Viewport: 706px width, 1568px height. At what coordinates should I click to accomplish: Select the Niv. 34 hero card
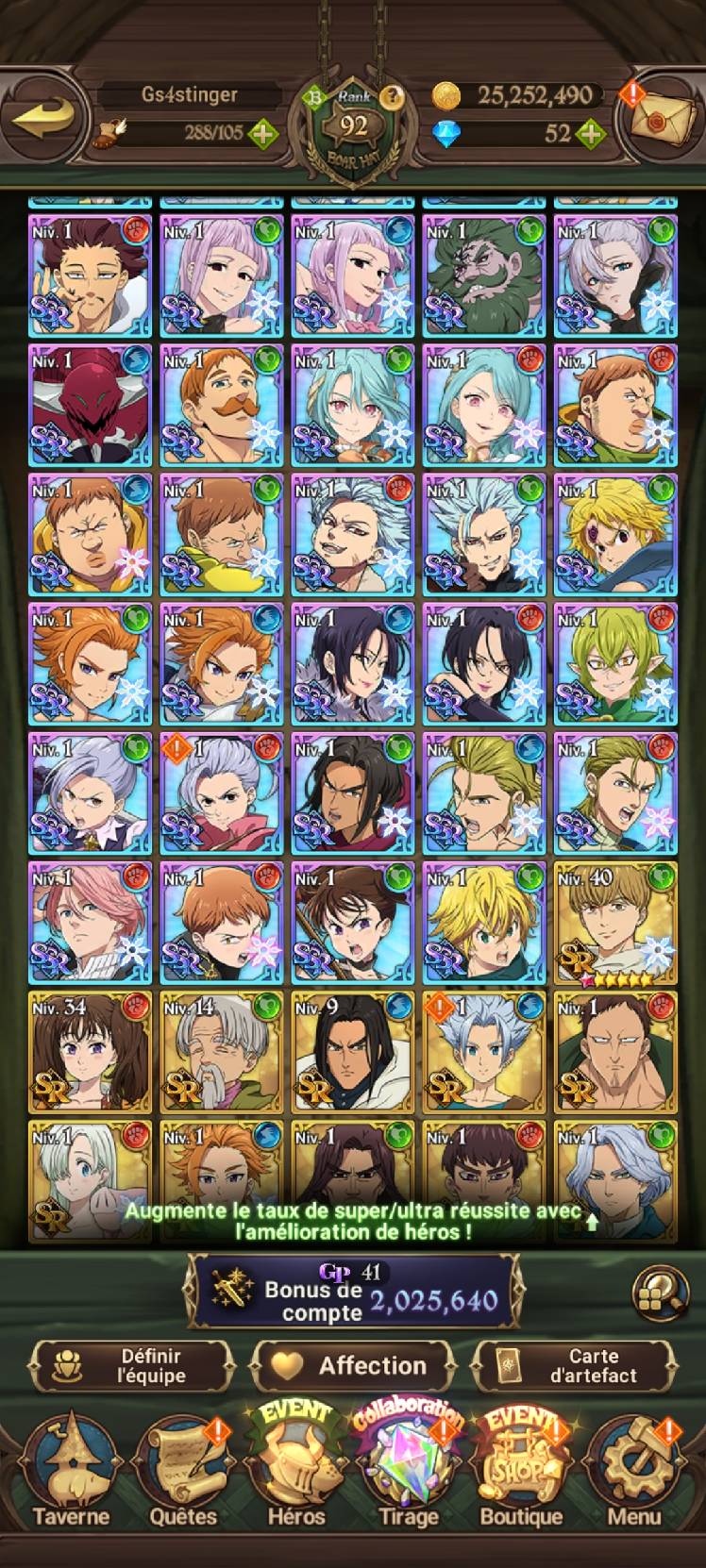[x=91, y=1052]
